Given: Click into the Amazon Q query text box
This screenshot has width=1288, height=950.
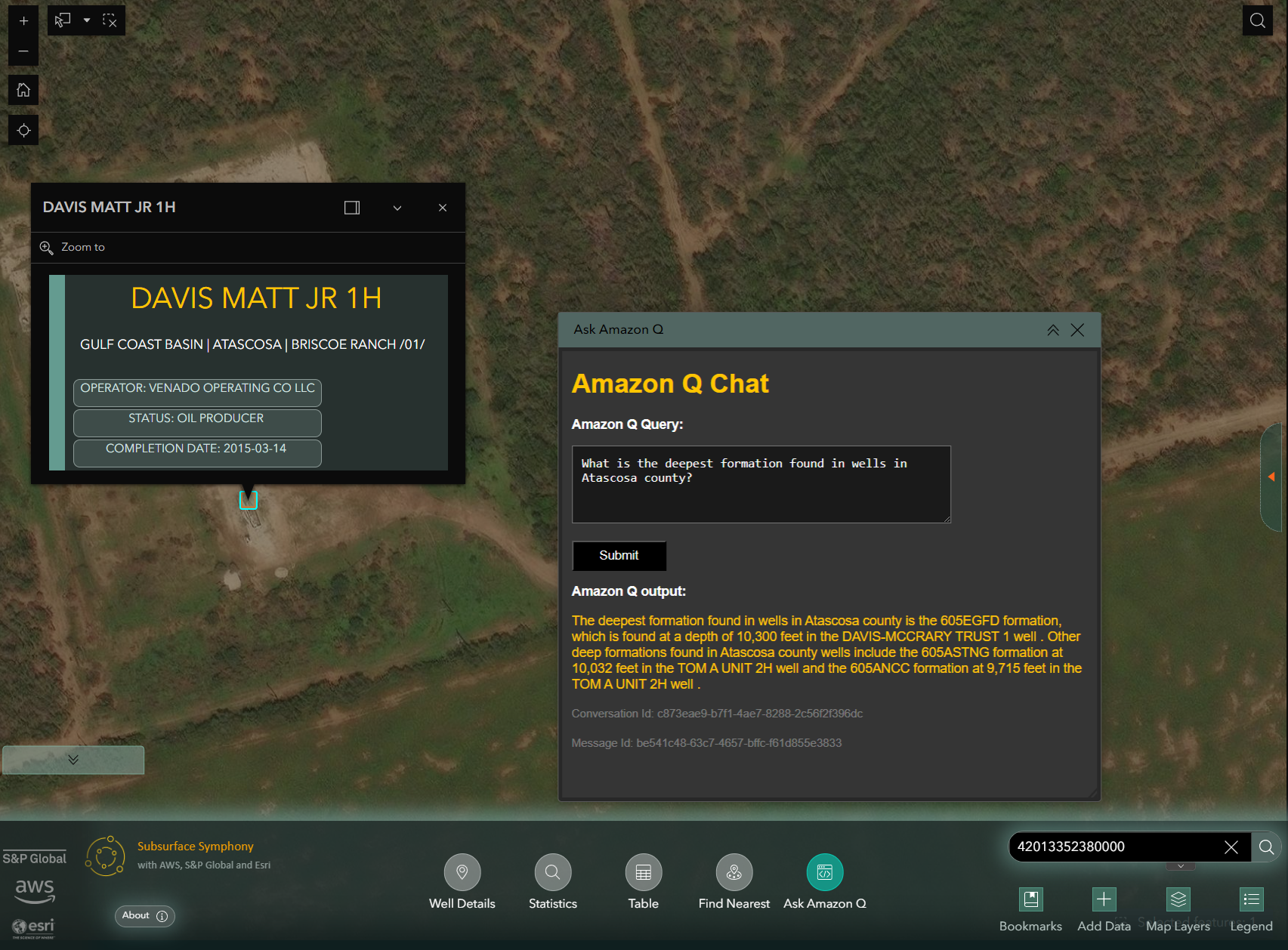Looking at the screenshot, I should tap(761, 484).
